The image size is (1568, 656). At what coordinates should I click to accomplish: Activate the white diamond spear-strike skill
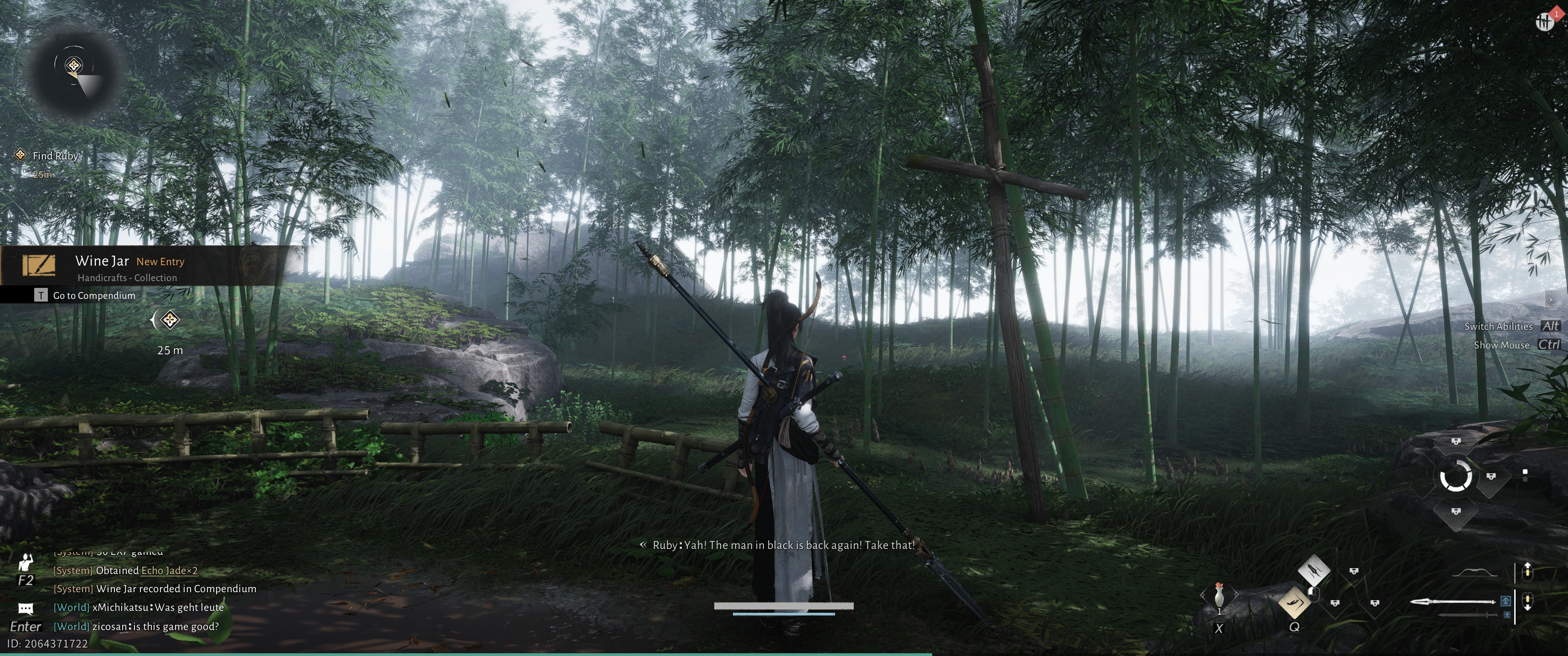click(x=1314, y=571)
